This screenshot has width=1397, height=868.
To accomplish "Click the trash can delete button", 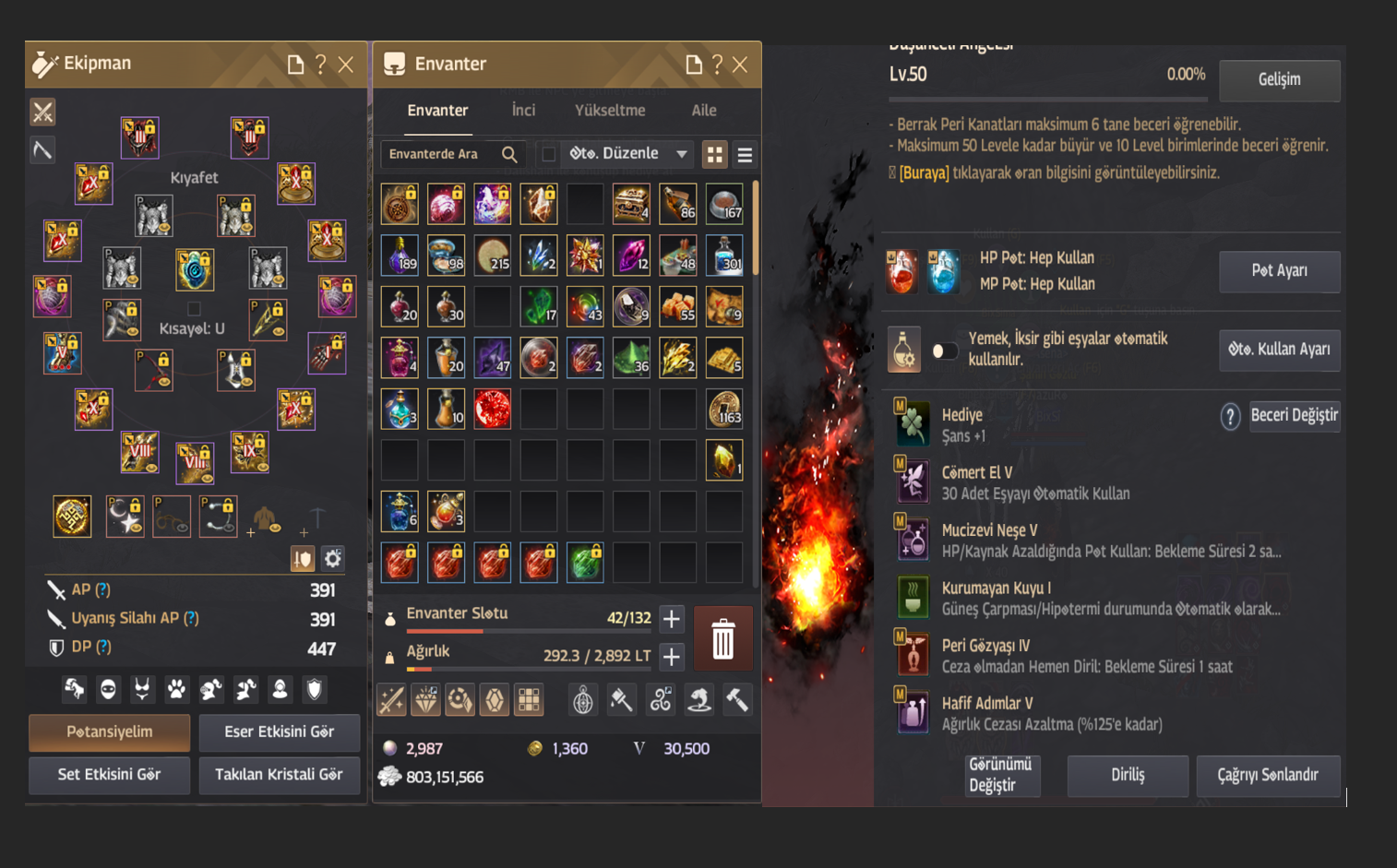I will (722, 638).
